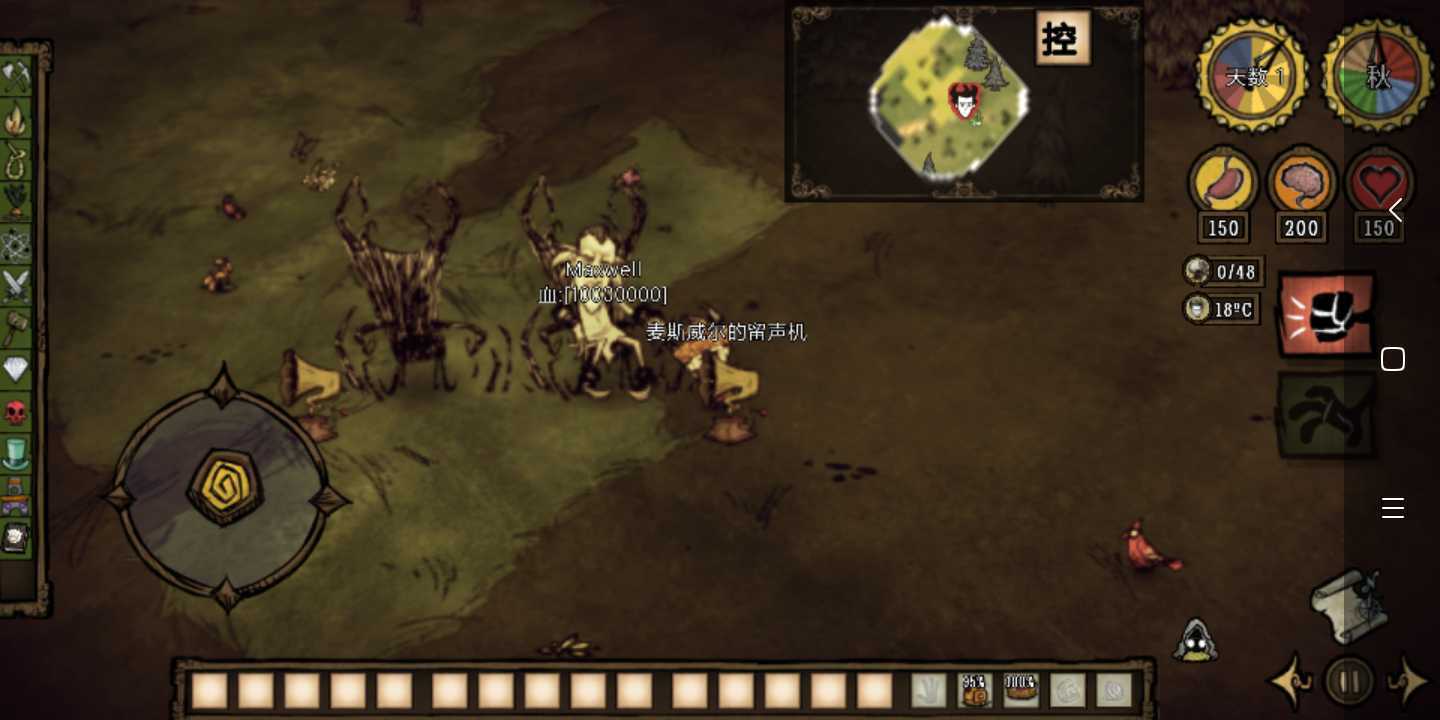
Task: Pause the game
Action: pyautogui.click(x=1349, y=682)
